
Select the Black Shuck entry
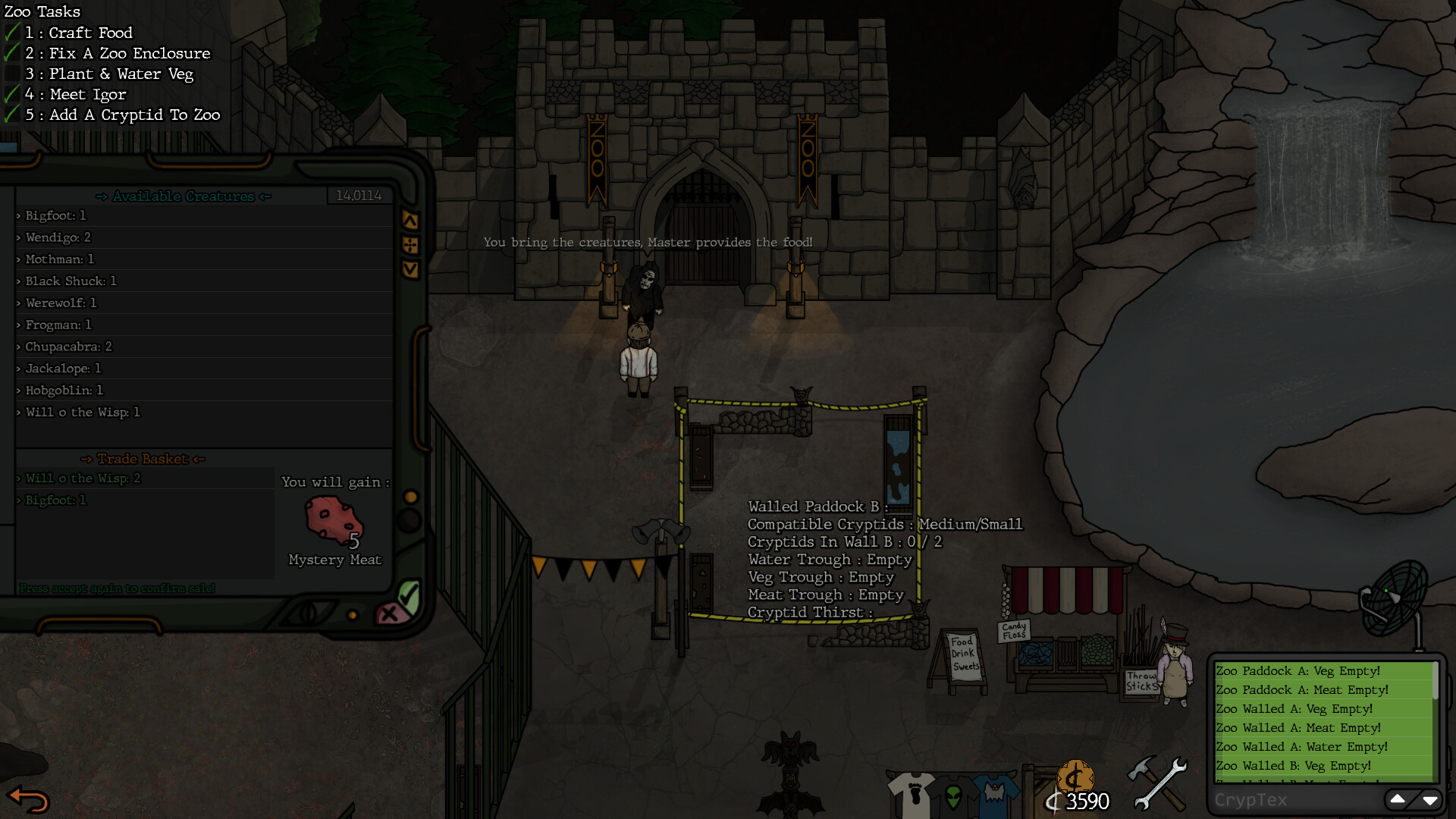click(71, 281)
